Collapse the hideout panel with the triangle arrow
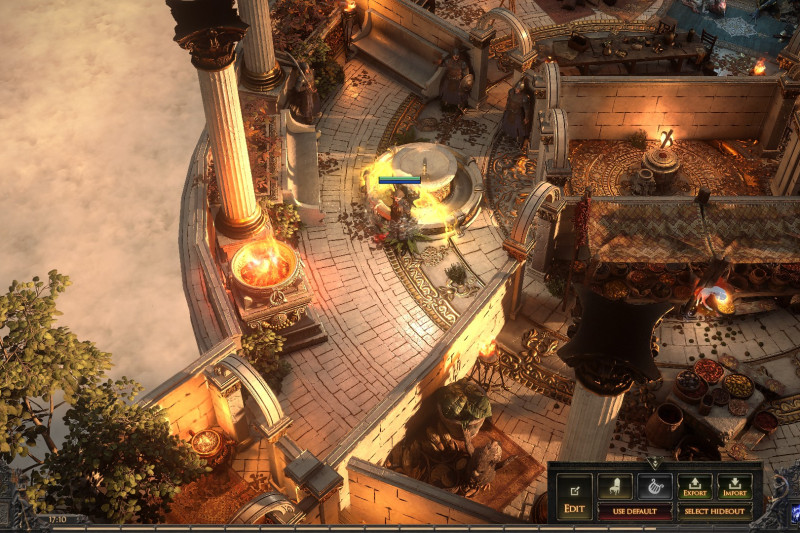The image size is (800, 533). pos(654,464)
